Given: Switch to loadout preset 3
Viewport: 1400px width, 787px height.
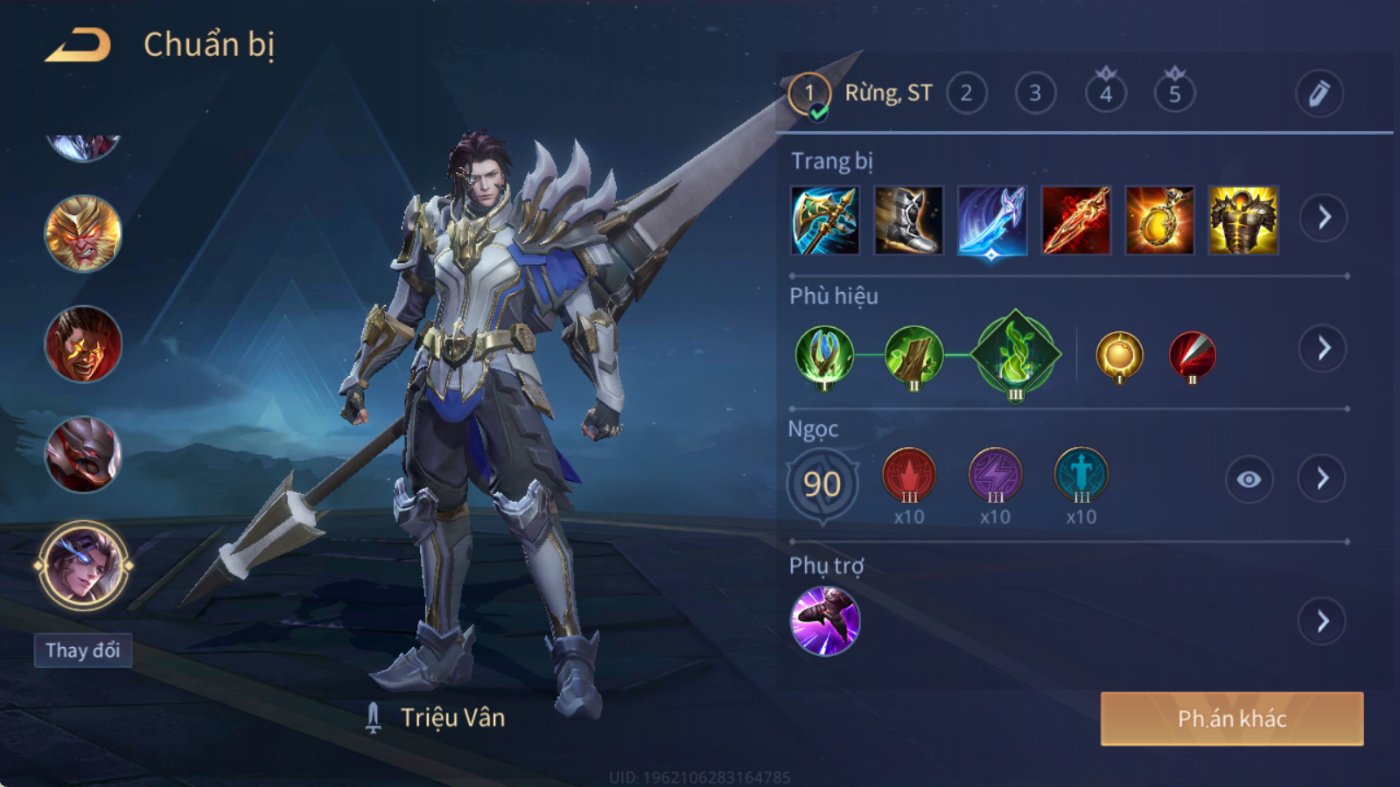Looking at the screenshot, I should tap(1035, 94).
